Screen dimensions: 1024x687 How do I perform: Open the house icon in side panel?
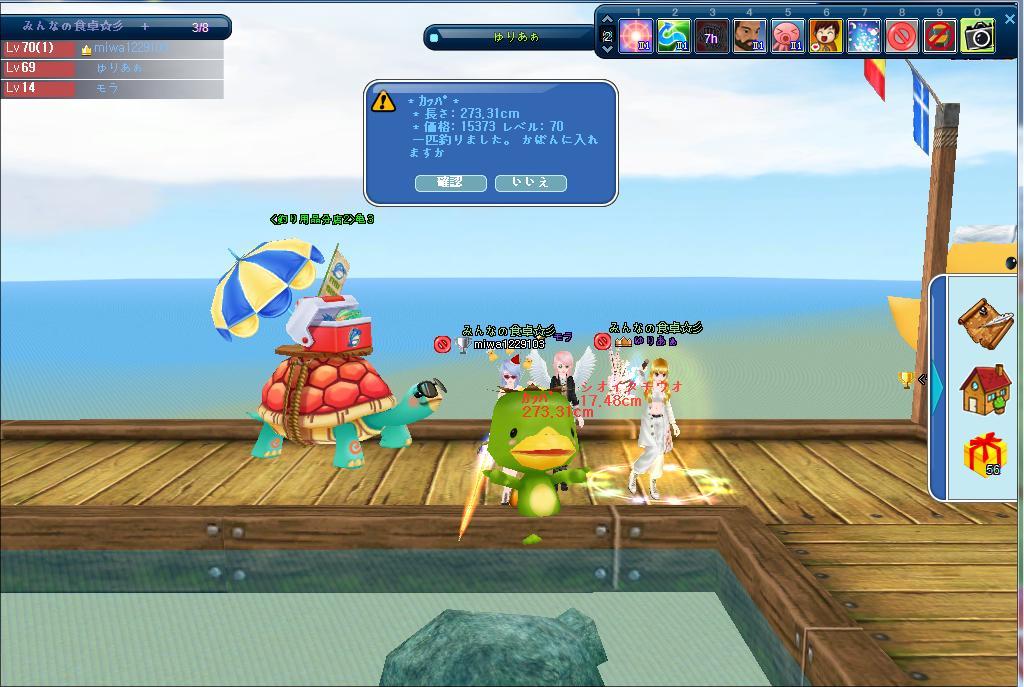coord(985,389)
